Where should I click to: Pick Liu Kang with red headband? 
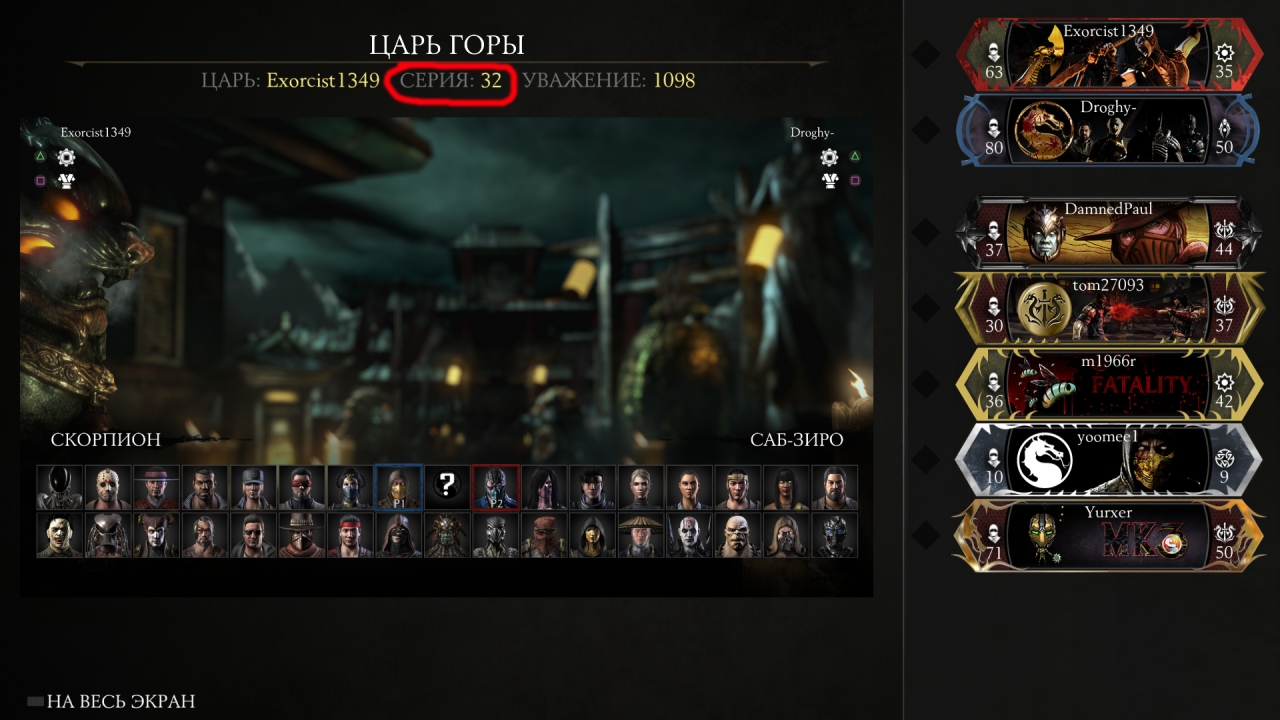350,536
